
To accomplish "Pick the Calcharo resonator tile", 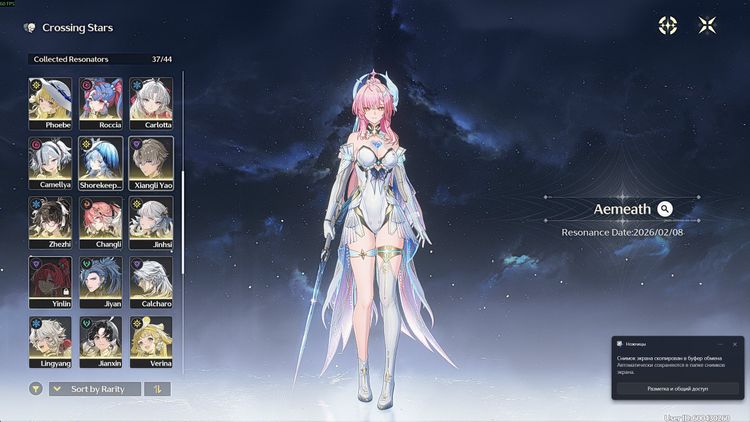I will click(x=151, y=282).
